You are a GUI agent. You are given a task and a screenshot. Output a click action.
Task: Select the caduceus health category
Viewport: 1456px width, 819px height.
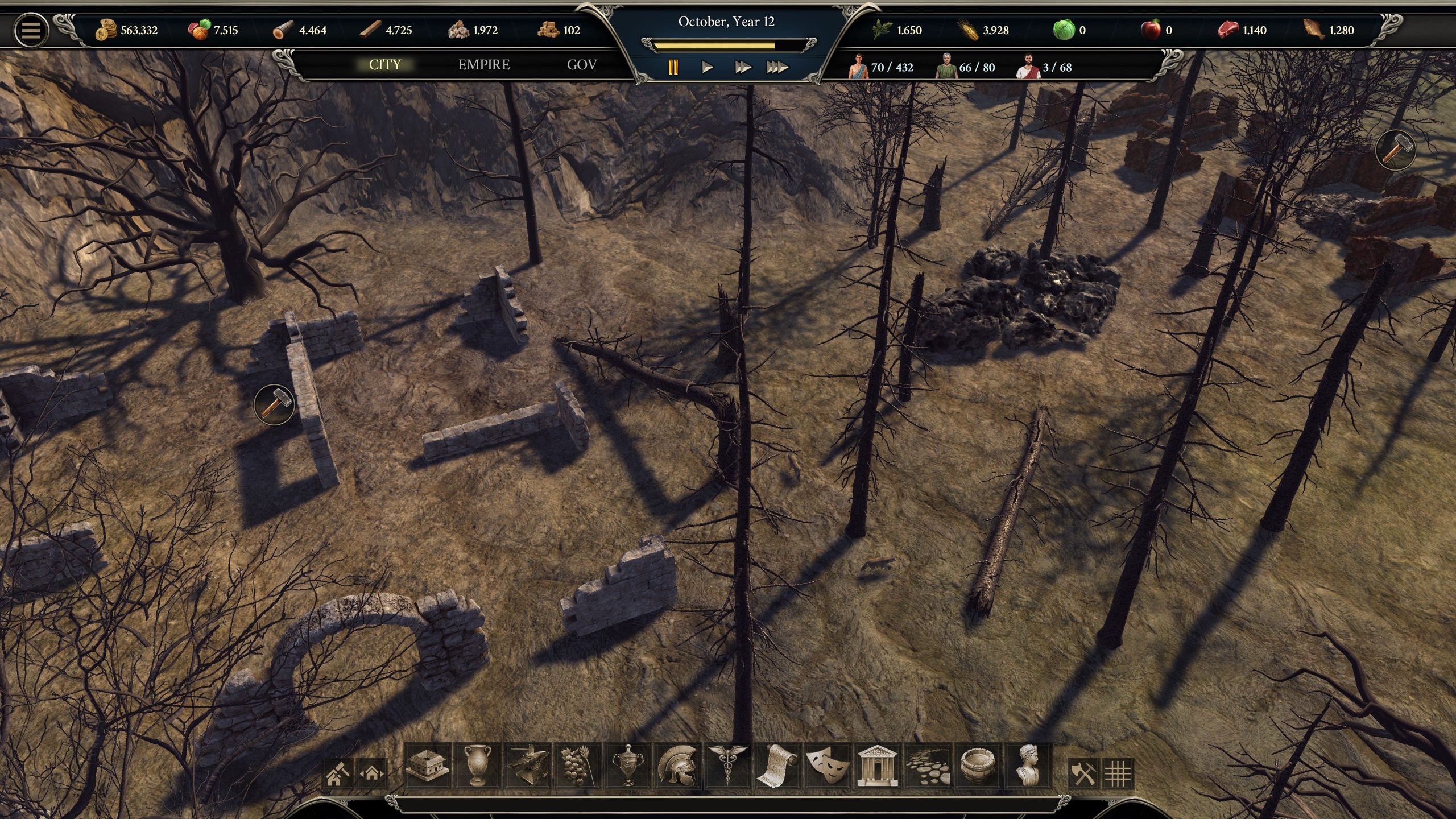coord(727,766)
